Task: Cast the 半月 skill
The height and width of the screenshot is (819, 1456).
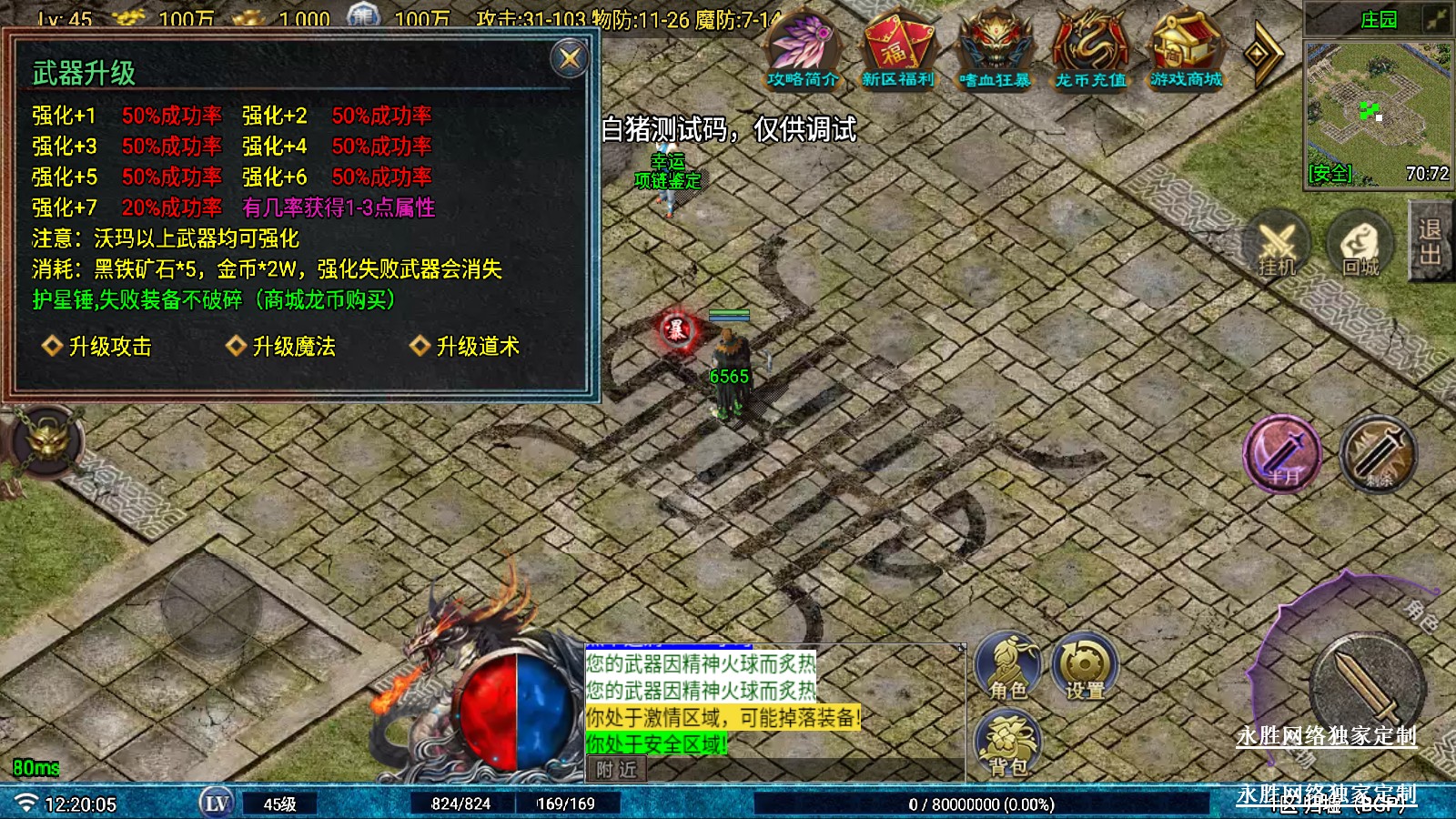Action: [1283, 454]
